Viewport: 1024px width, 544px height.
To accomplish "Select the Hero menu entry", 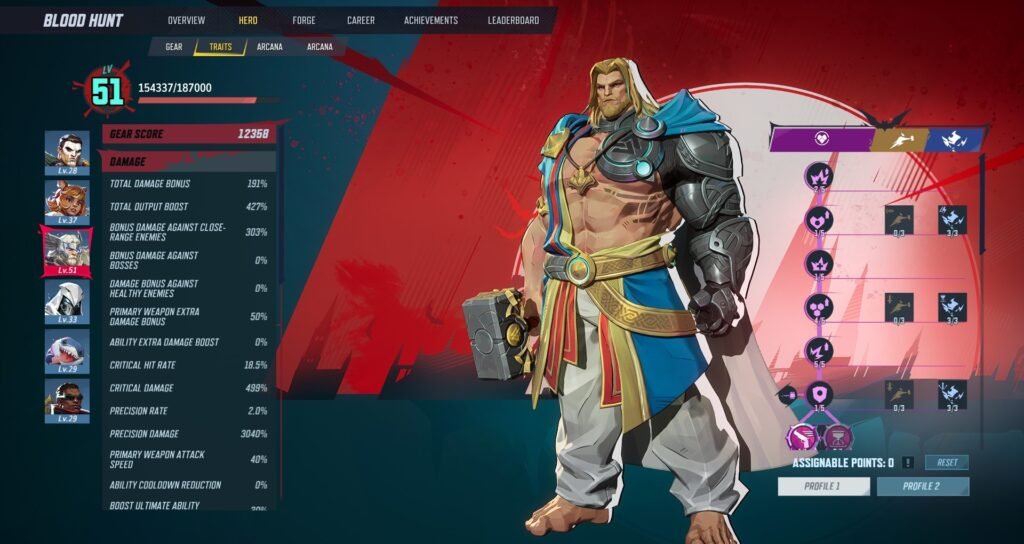I will point(248,20).
